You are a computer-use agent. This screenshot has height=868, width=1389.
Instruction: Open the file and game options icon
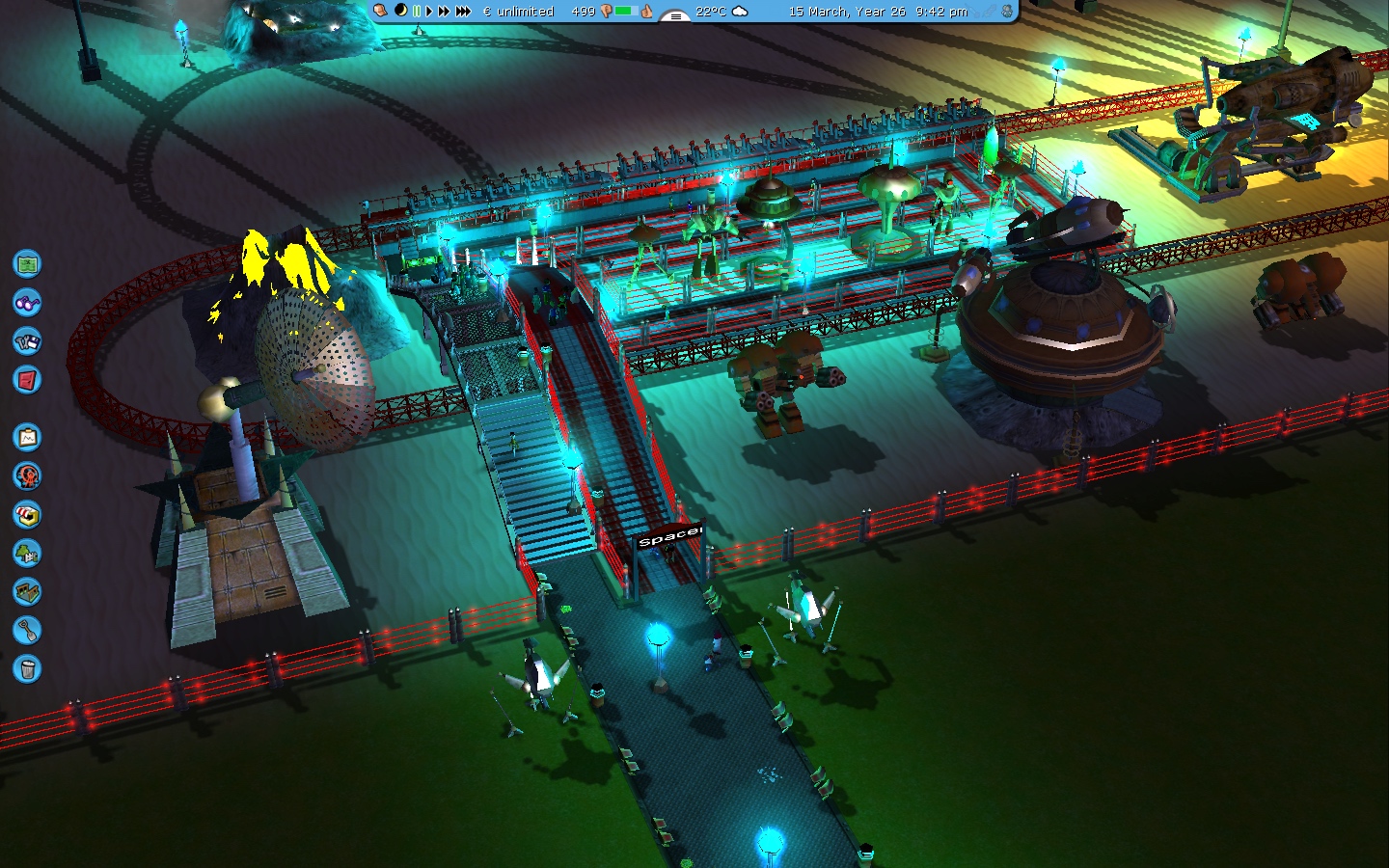pyautogui.click(x=27, y=340)
